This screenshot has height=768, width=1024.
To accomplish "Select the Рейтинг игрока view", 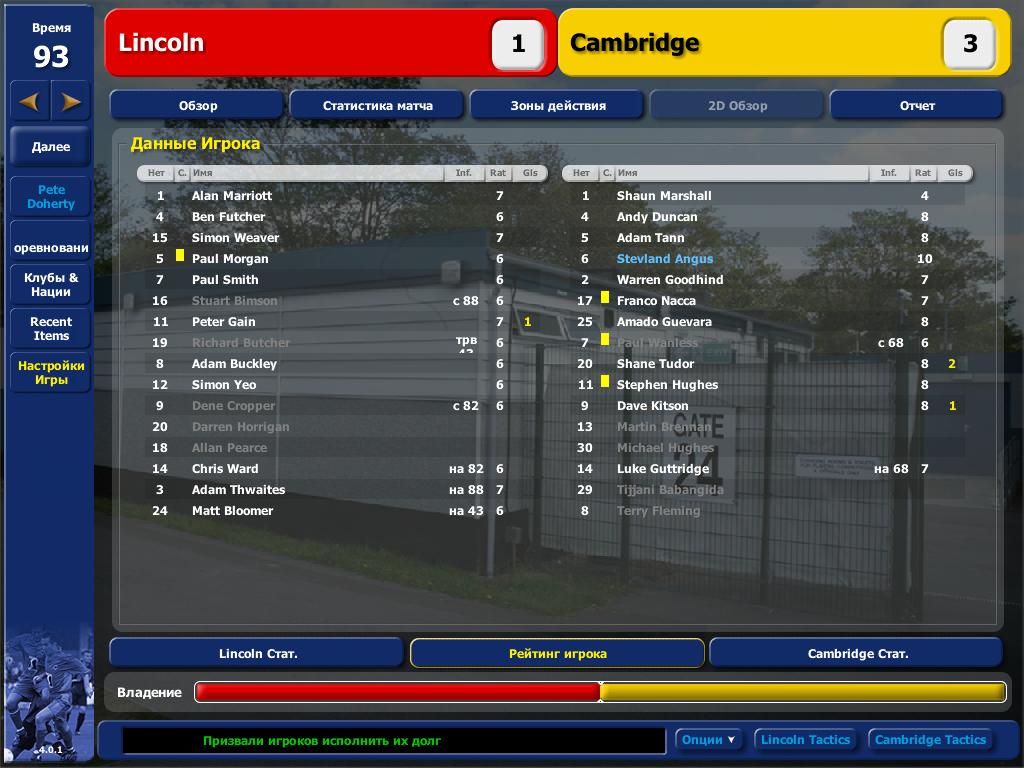I will [x=557, y=653].
